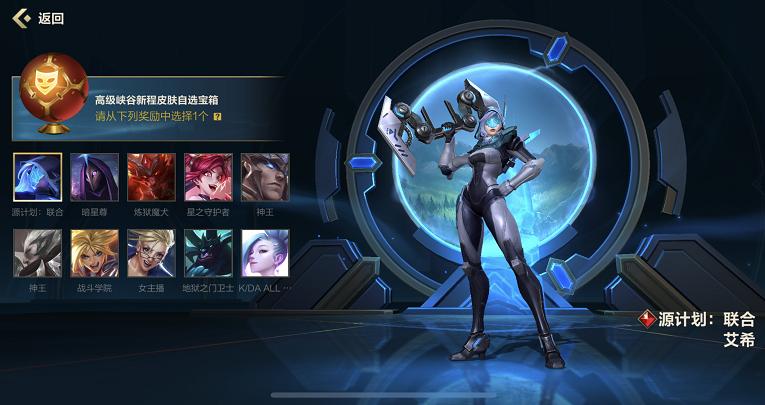Pick the 炼狱魔犬 skin thumbnail
Screen dimensions: 765x405
point(152,178)
